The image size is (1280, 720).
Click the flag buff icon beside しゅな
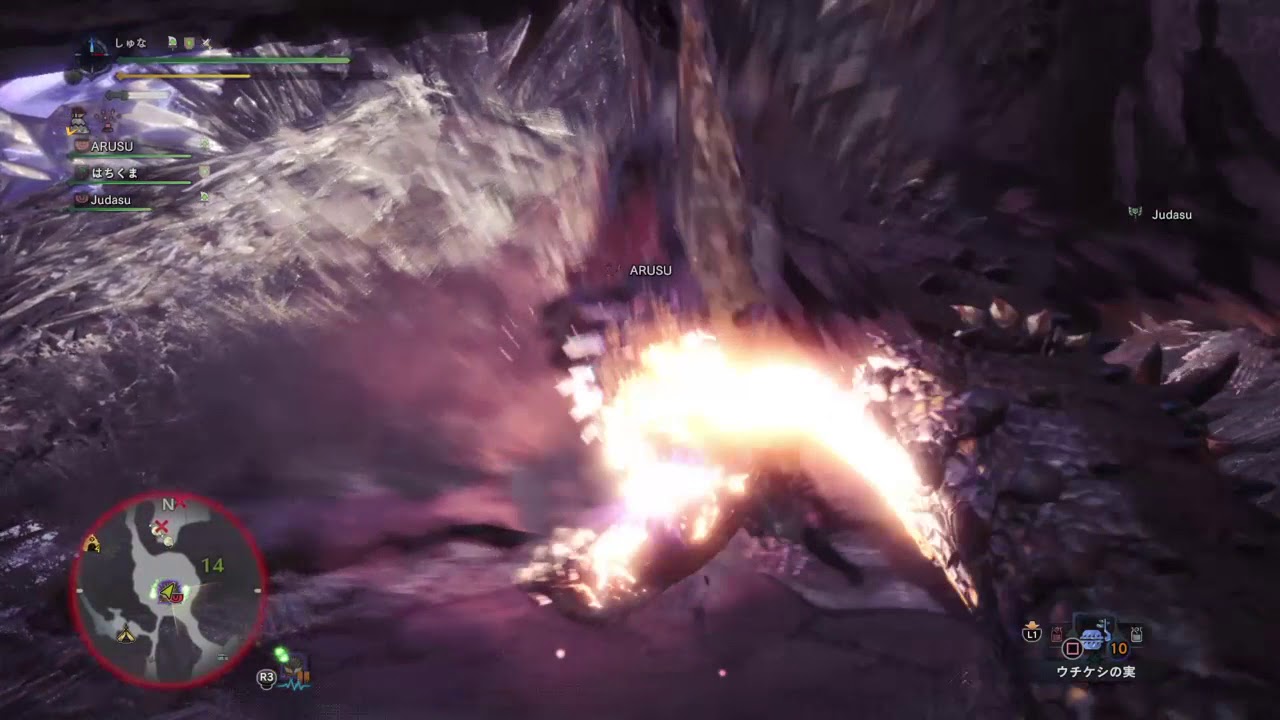coord(172,42)
